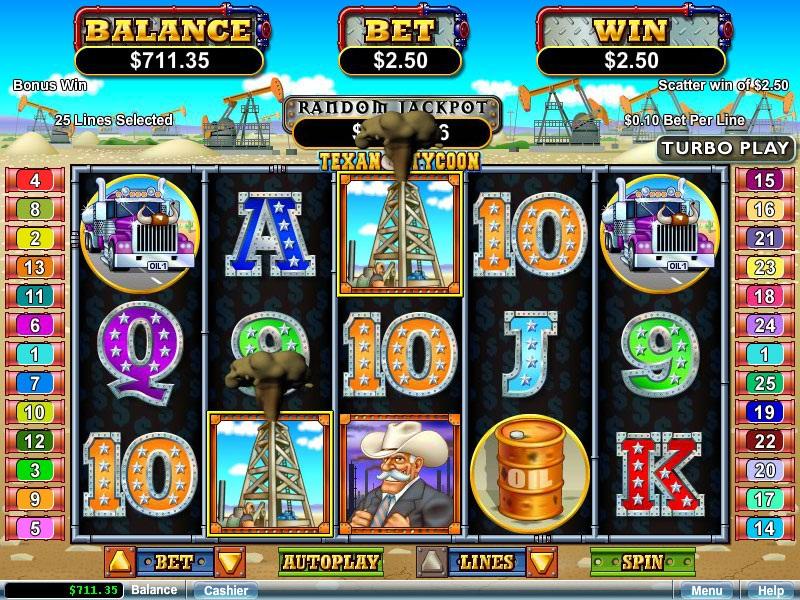800x600 pixels.
Task: Open the Cashier
Action: pyautogui.click(x=226, y=590)
